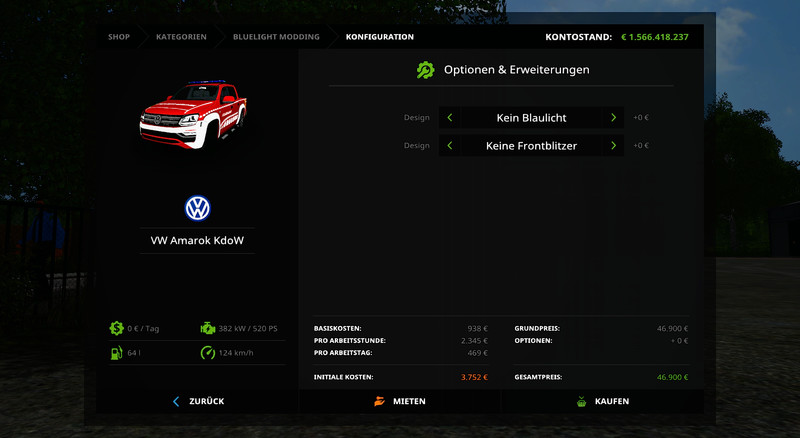Buy the vehicle with Kaufen
This screenshot has height=438, width=800.
click(x=602, y=401)
